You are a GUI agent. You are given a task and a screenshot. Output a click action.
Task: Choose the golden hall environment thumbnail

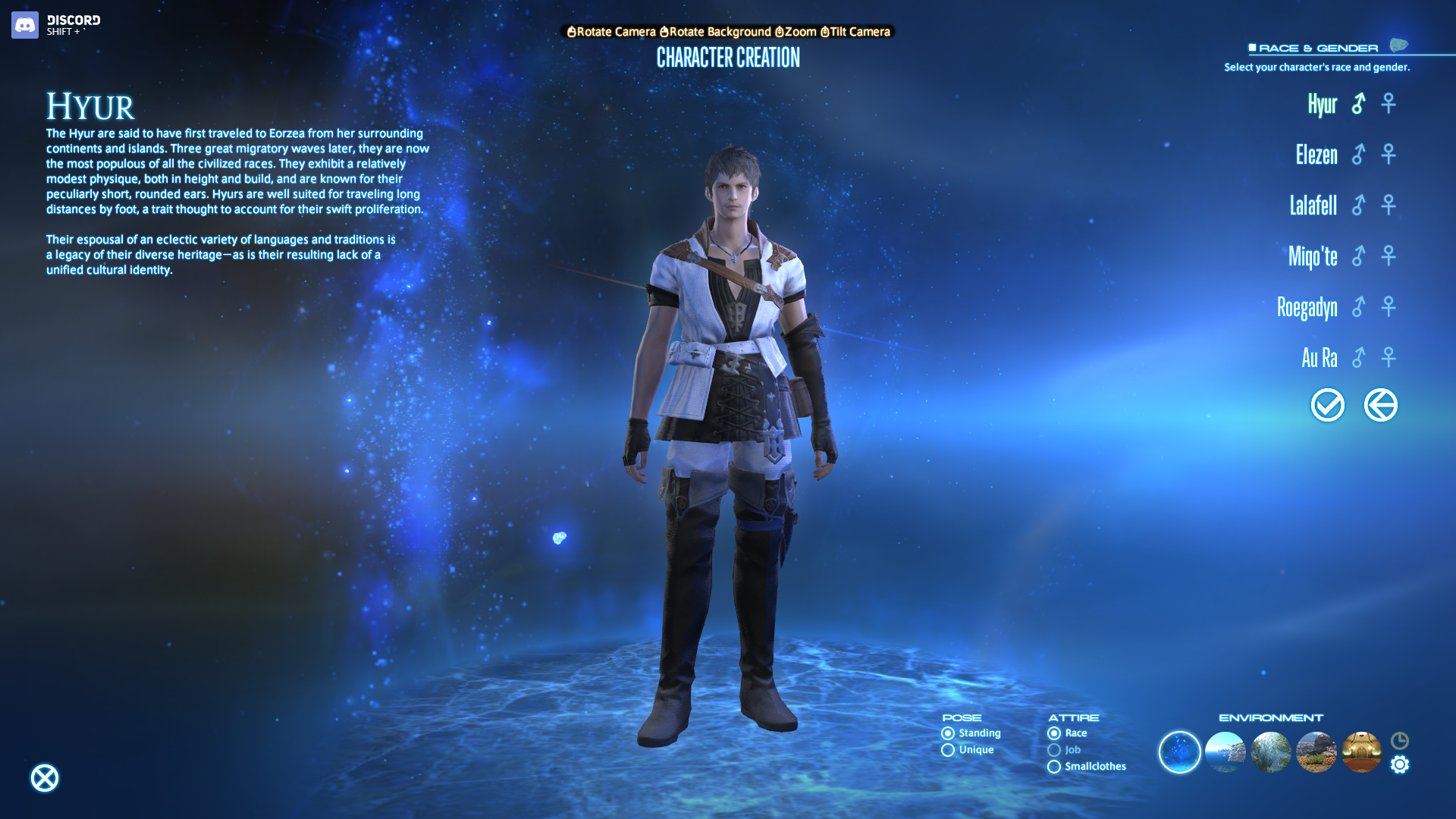point(1362,752)
